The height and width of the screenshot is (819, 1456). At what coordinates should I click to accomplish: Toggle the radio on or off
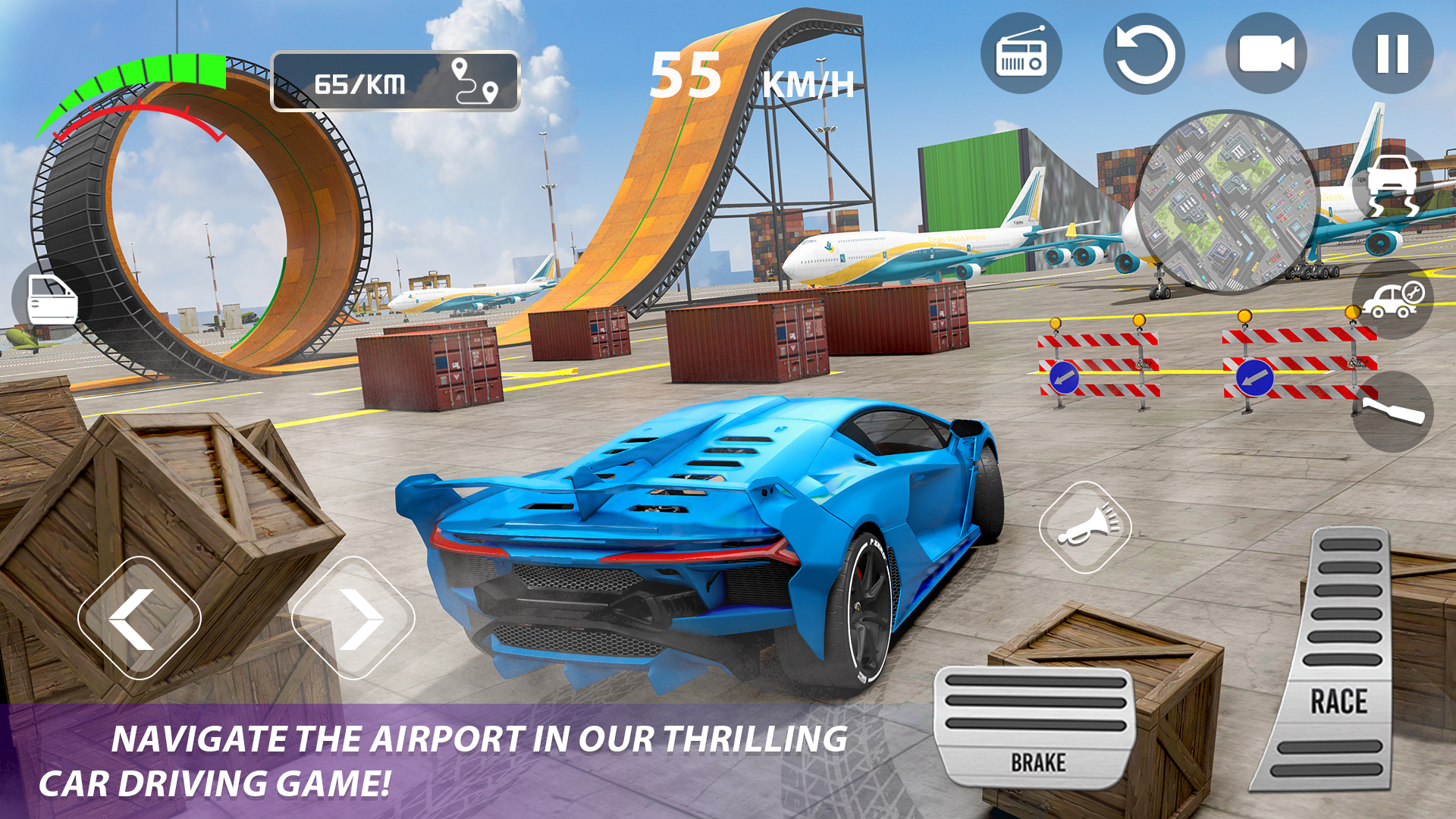click(x=1021, y=57)
